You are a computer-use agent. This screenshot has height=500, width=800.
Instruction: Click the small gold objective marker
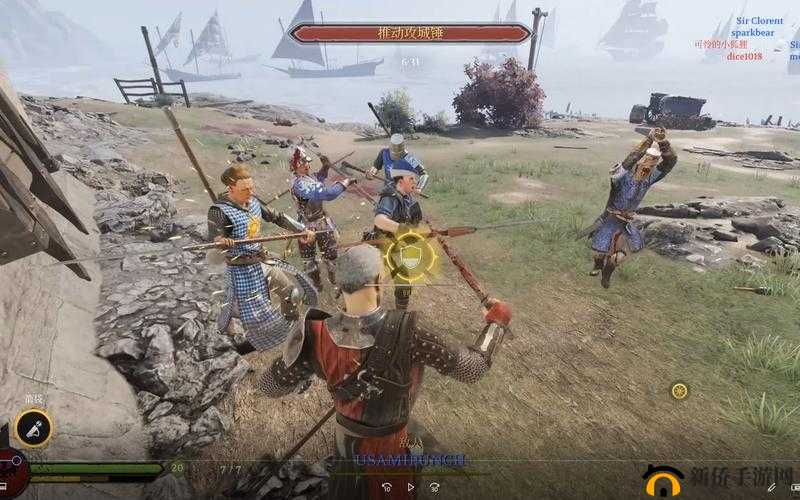[x=679, y=390]
